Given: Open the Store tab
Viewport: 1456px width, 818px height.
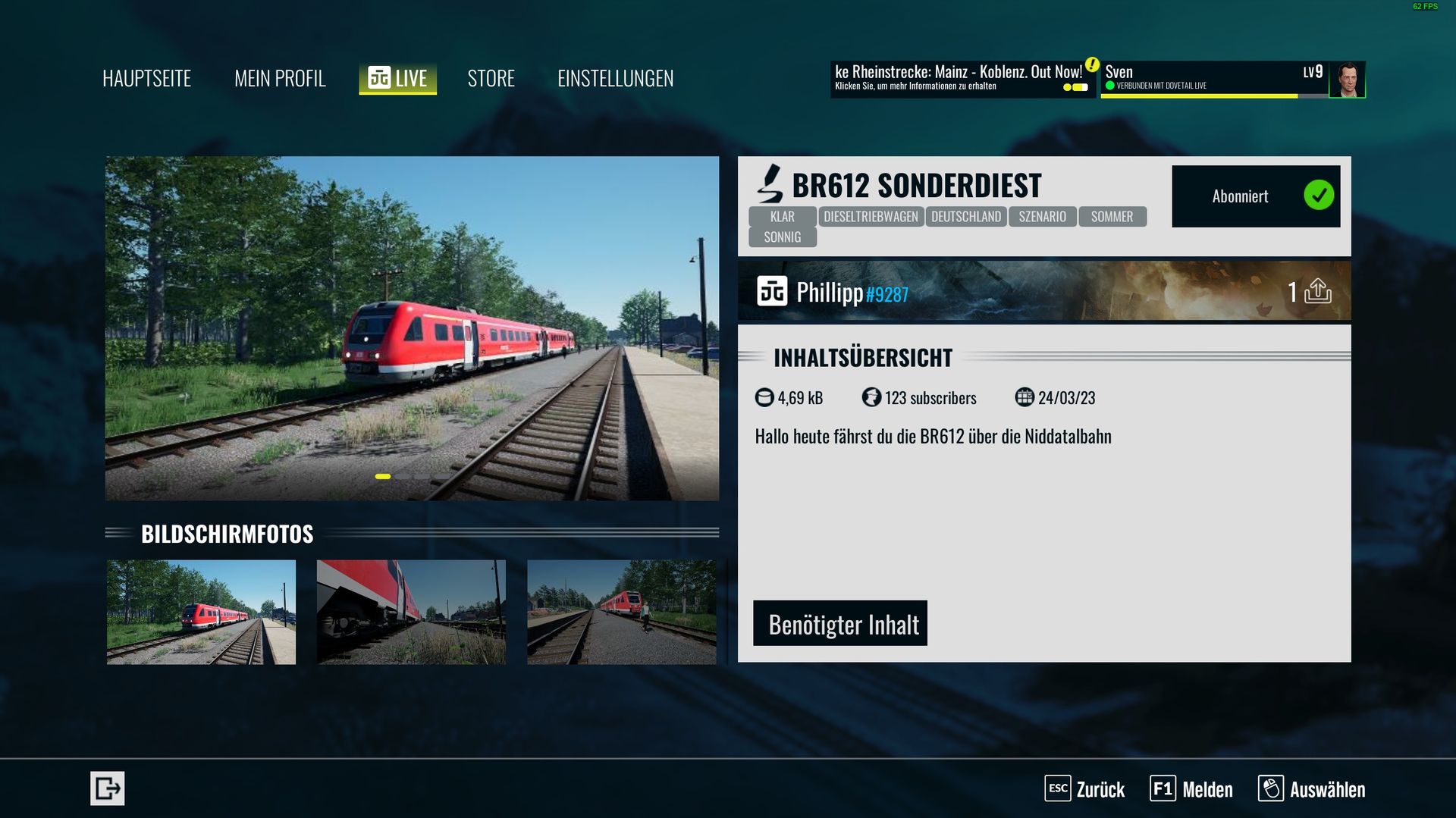Looking at the screenshot, I should (x=491, y=78).
